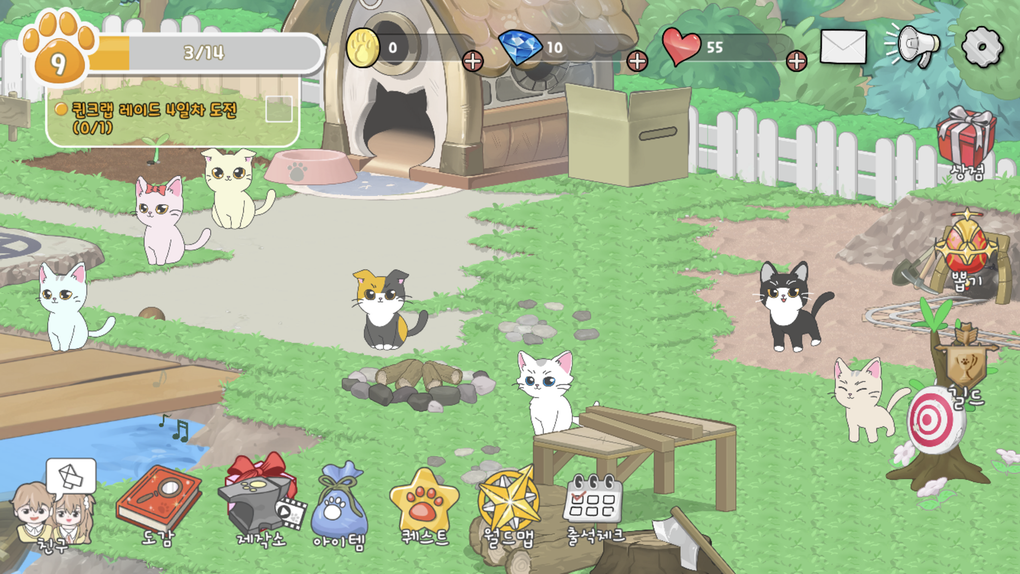Open the mail envelope inbox
Image resolution: width=1020 pixels, height=574 pixels.
pos(843,47)
